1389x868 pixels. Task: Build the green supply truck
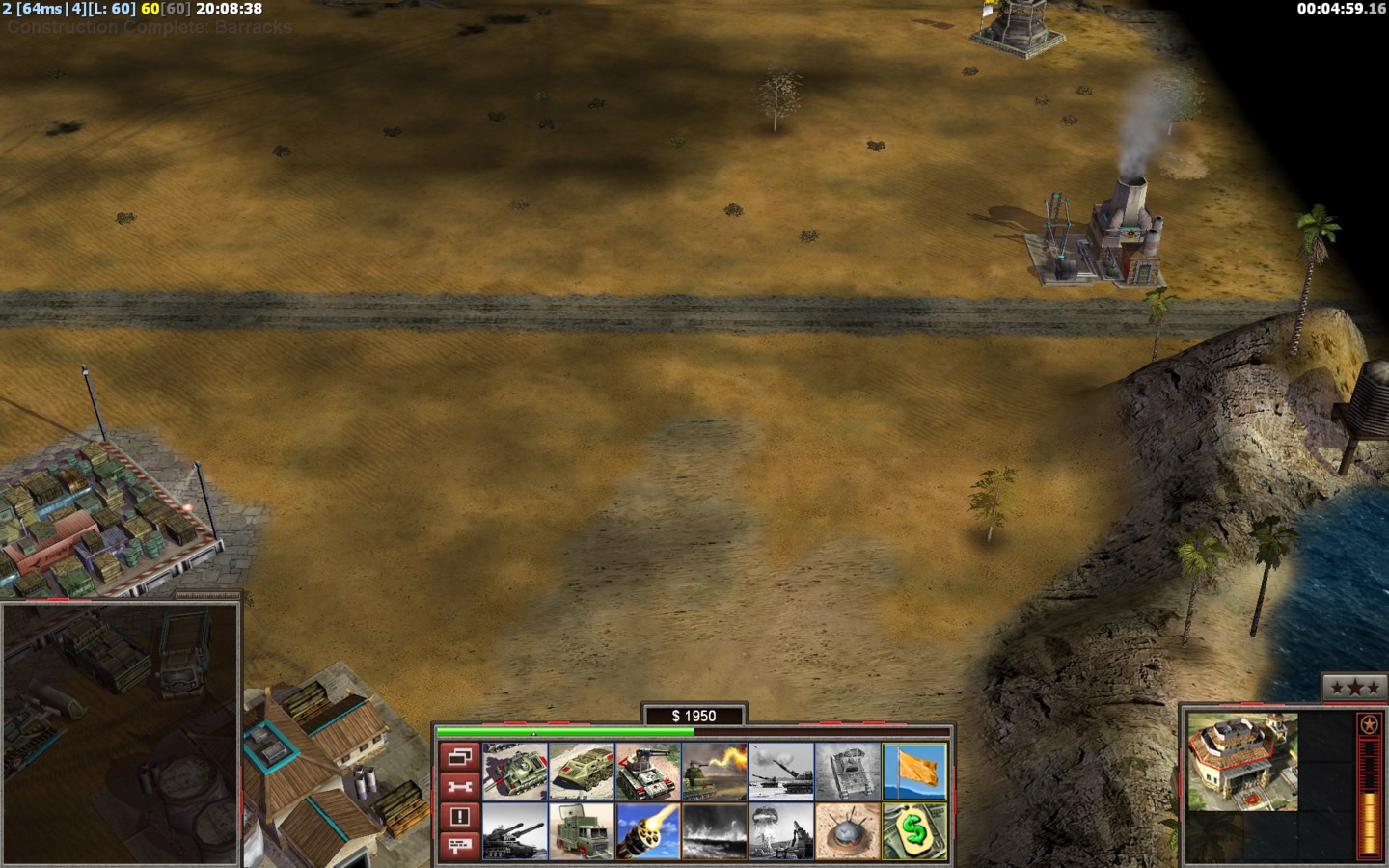point(582,831)
